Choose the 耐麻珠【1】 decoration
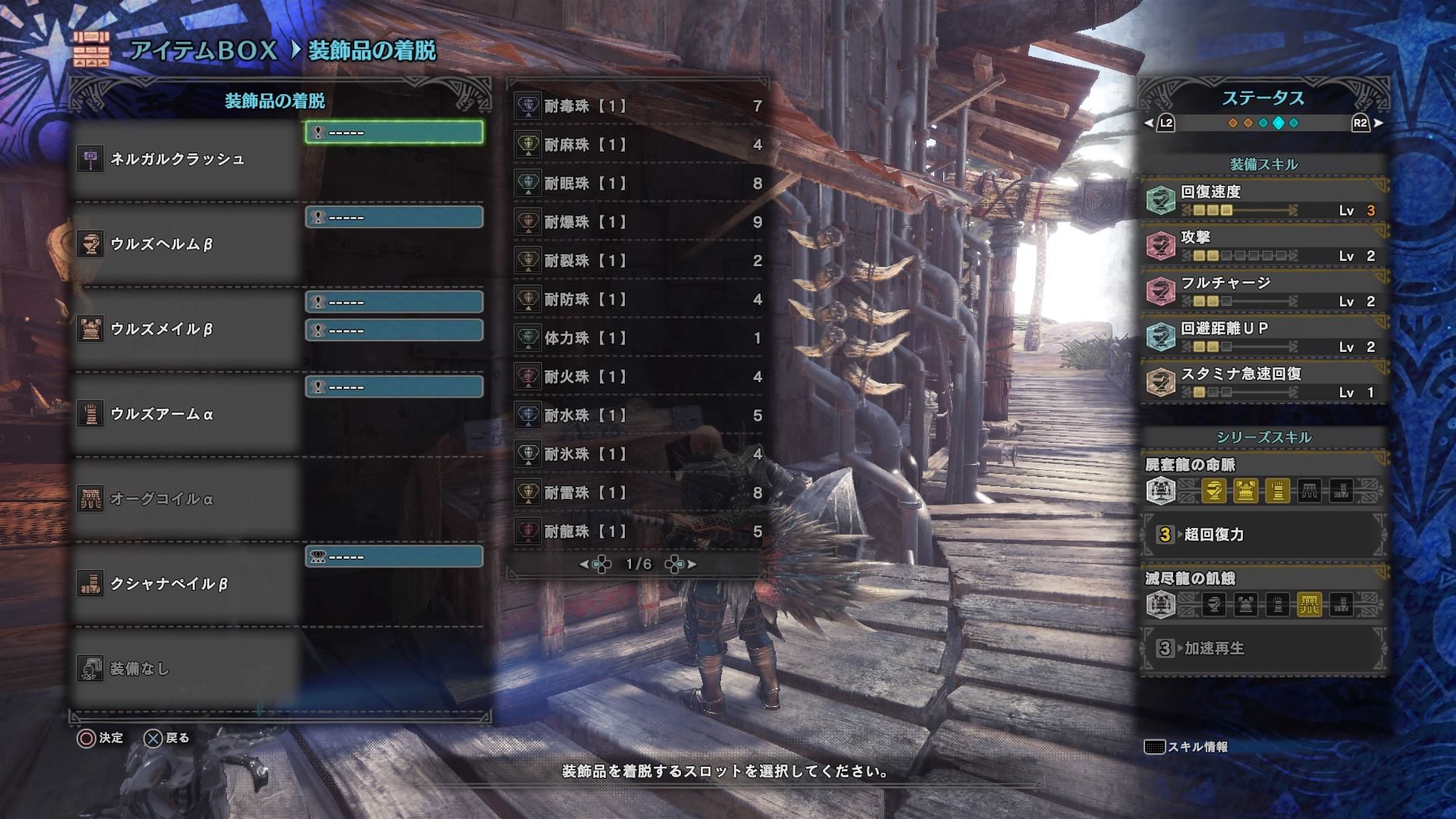This screenshot has height=819, width=1456. pyautogui.click(x=637, y=145)
